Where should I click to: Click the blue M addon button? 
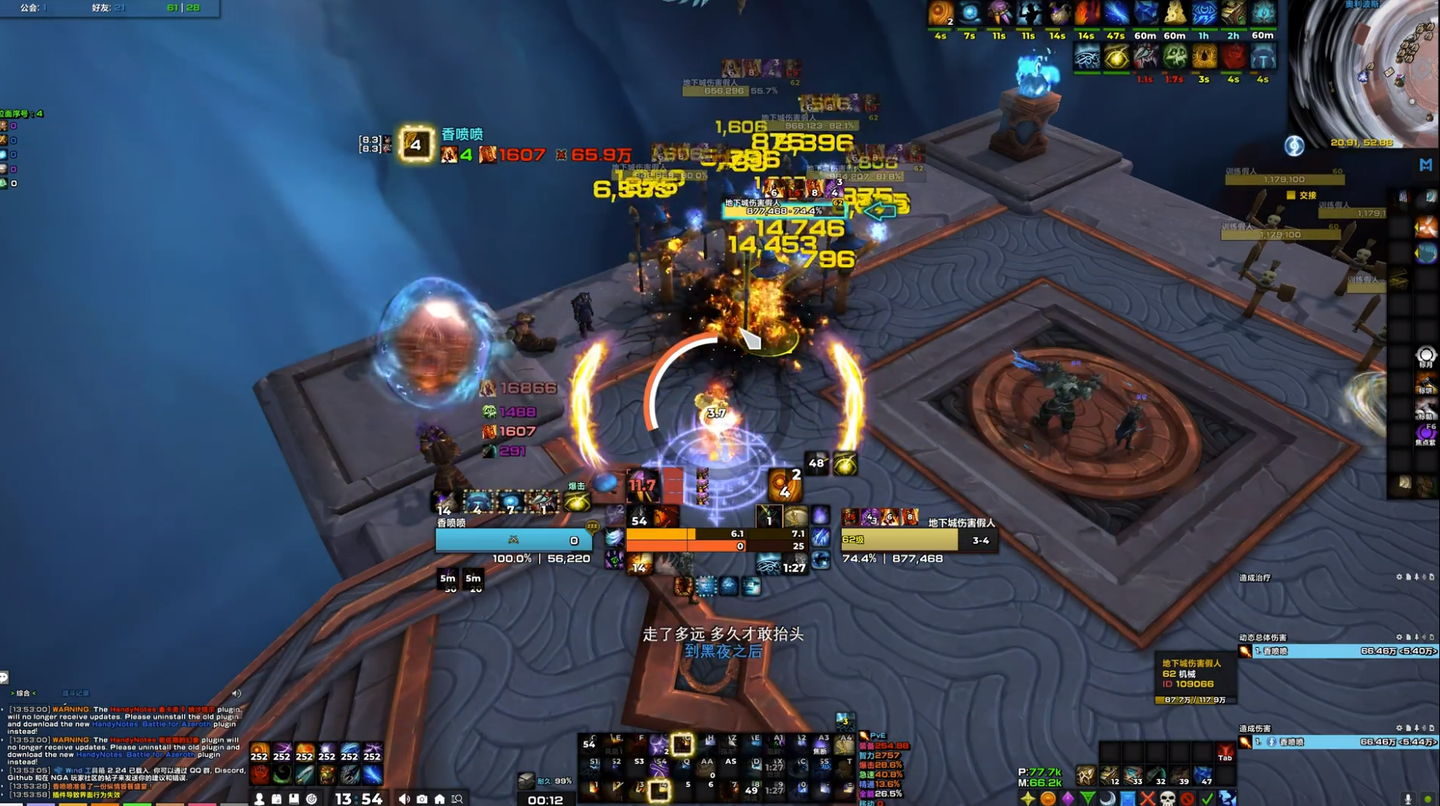tap(1425, 164)
